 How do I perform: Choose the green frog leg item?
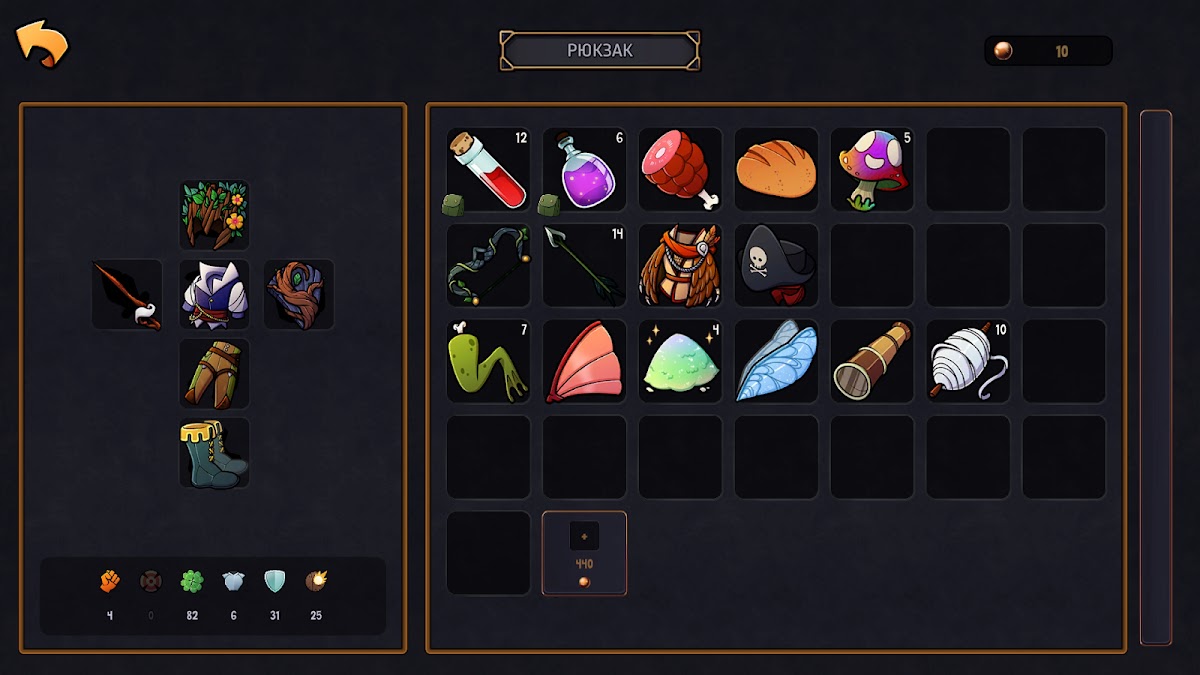click(x=488, y=361)
